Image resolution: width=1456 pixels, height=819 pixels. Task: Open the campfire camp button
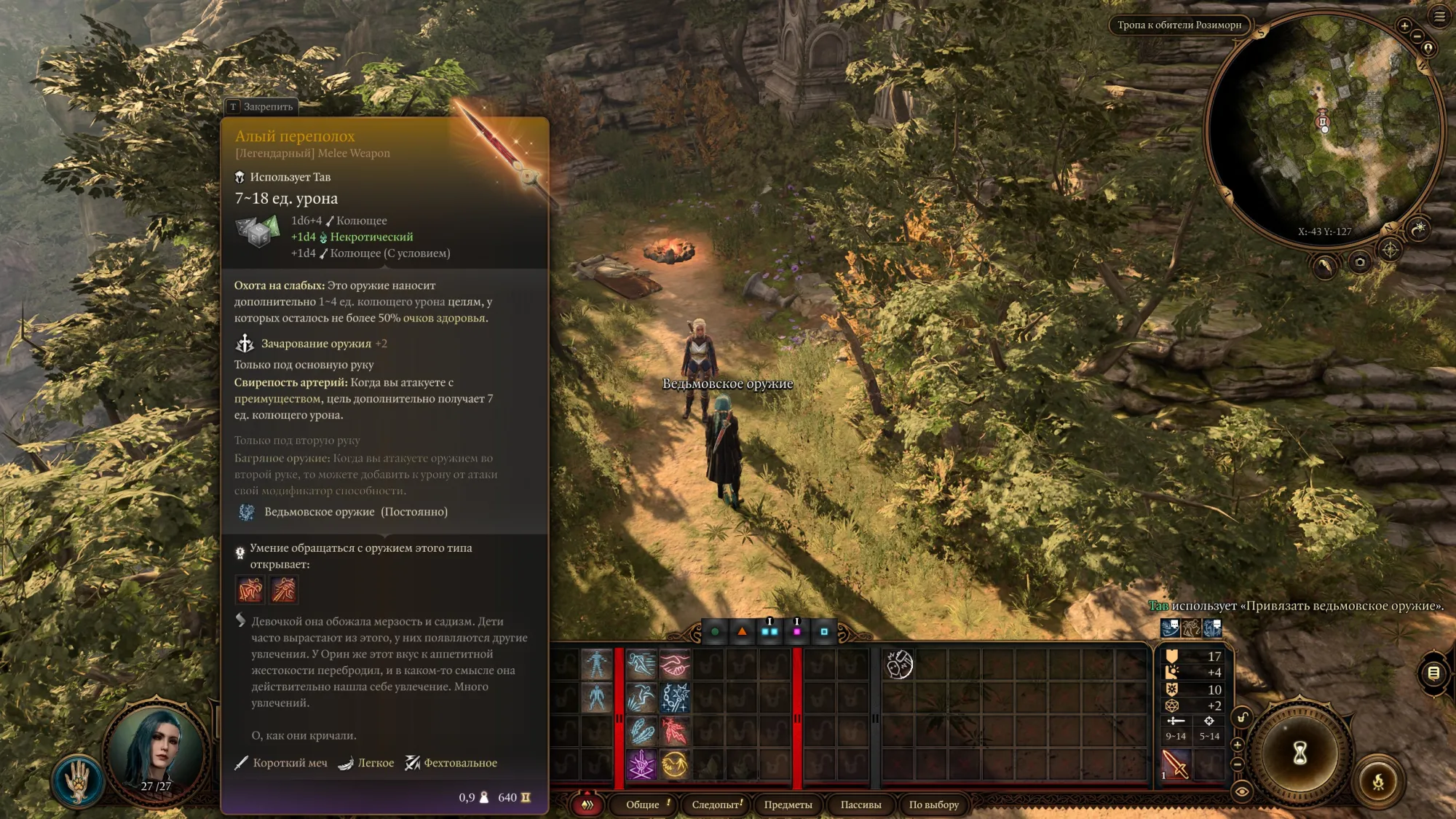tap(1377, 783)
